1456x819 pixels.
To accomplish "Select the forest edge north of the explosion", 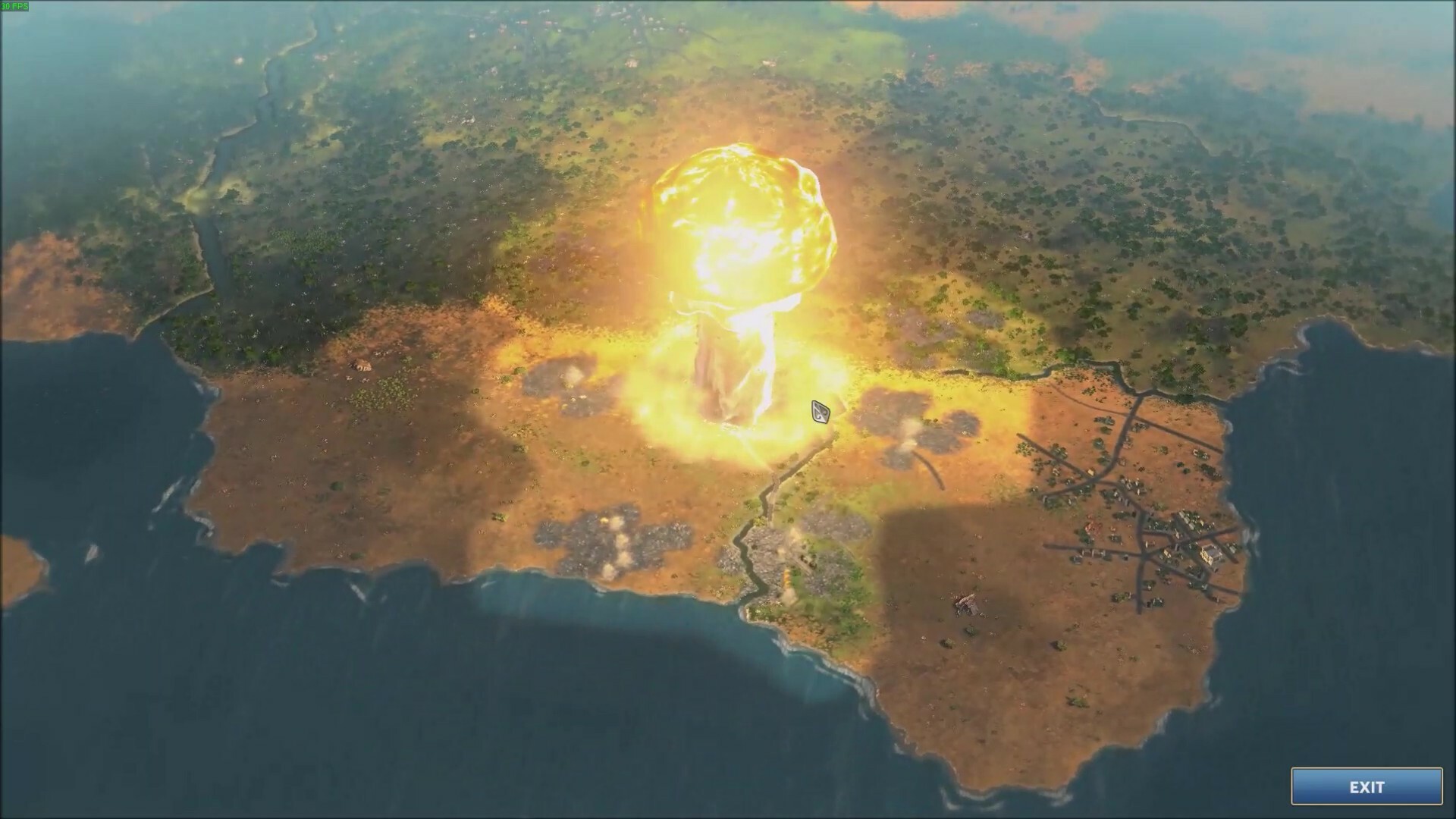I will coord(728,99).
